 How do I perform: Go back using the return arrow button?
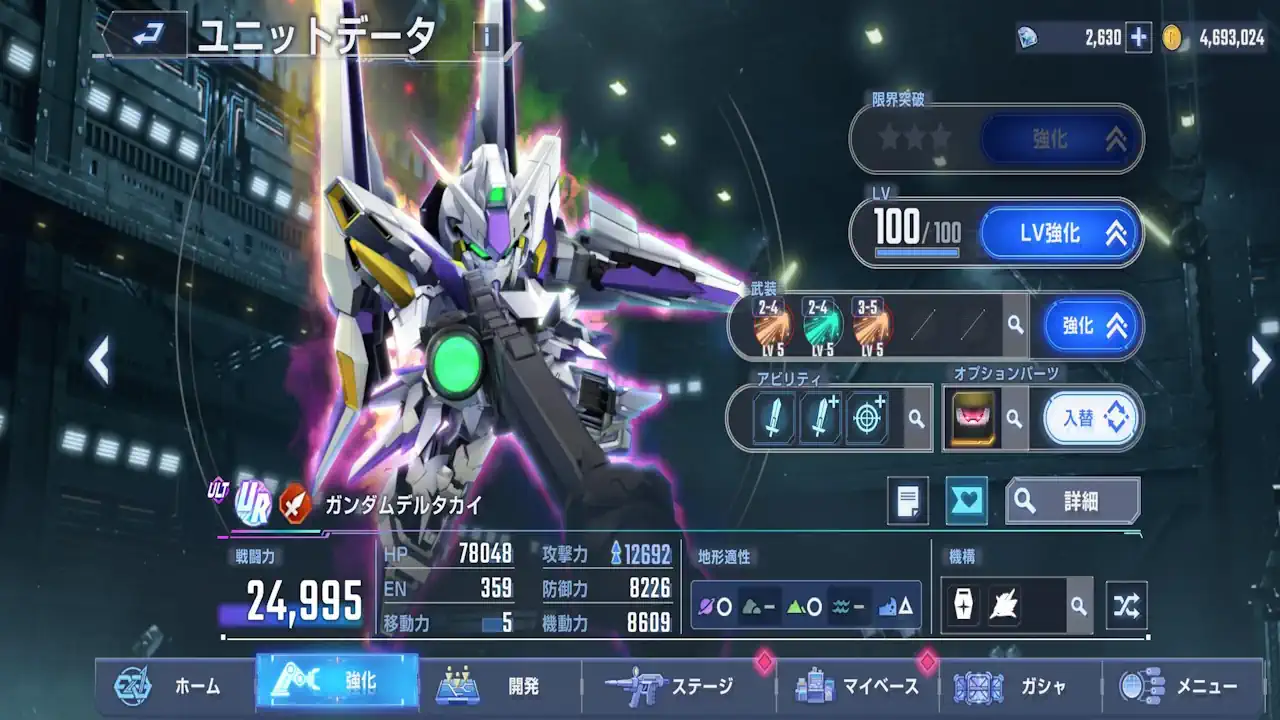tap(145, 35)
